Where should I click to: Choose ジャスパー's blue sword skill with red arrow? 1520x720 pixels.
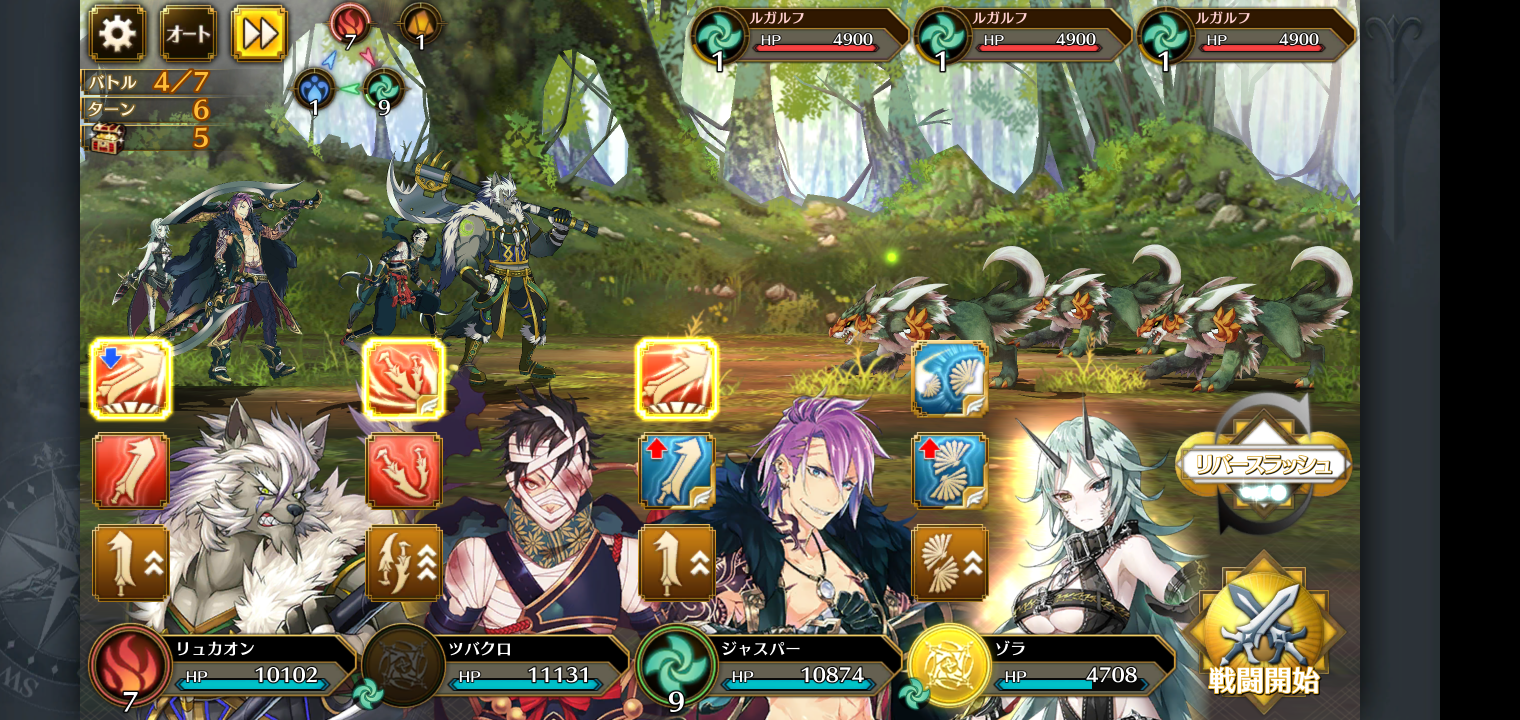(677, 470)
